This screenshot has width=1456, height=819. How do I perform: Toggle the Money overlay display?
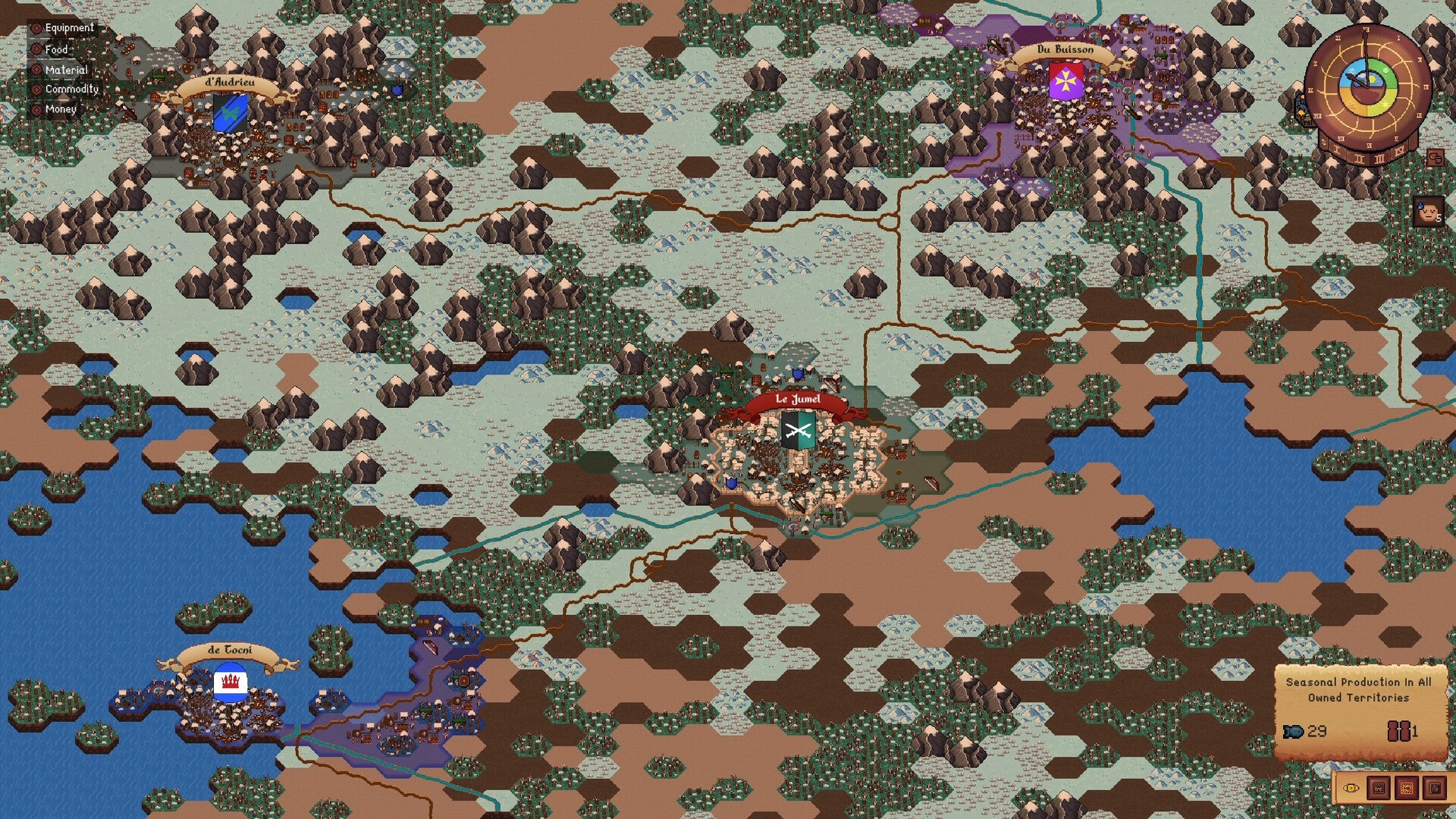tap(36, 108)
